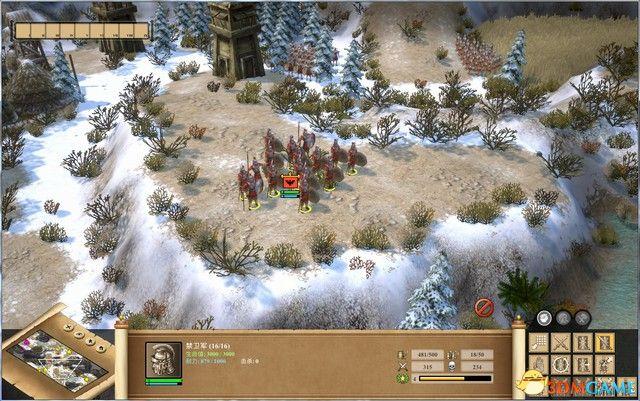Select the unit marked with red shield

[291, 182]
